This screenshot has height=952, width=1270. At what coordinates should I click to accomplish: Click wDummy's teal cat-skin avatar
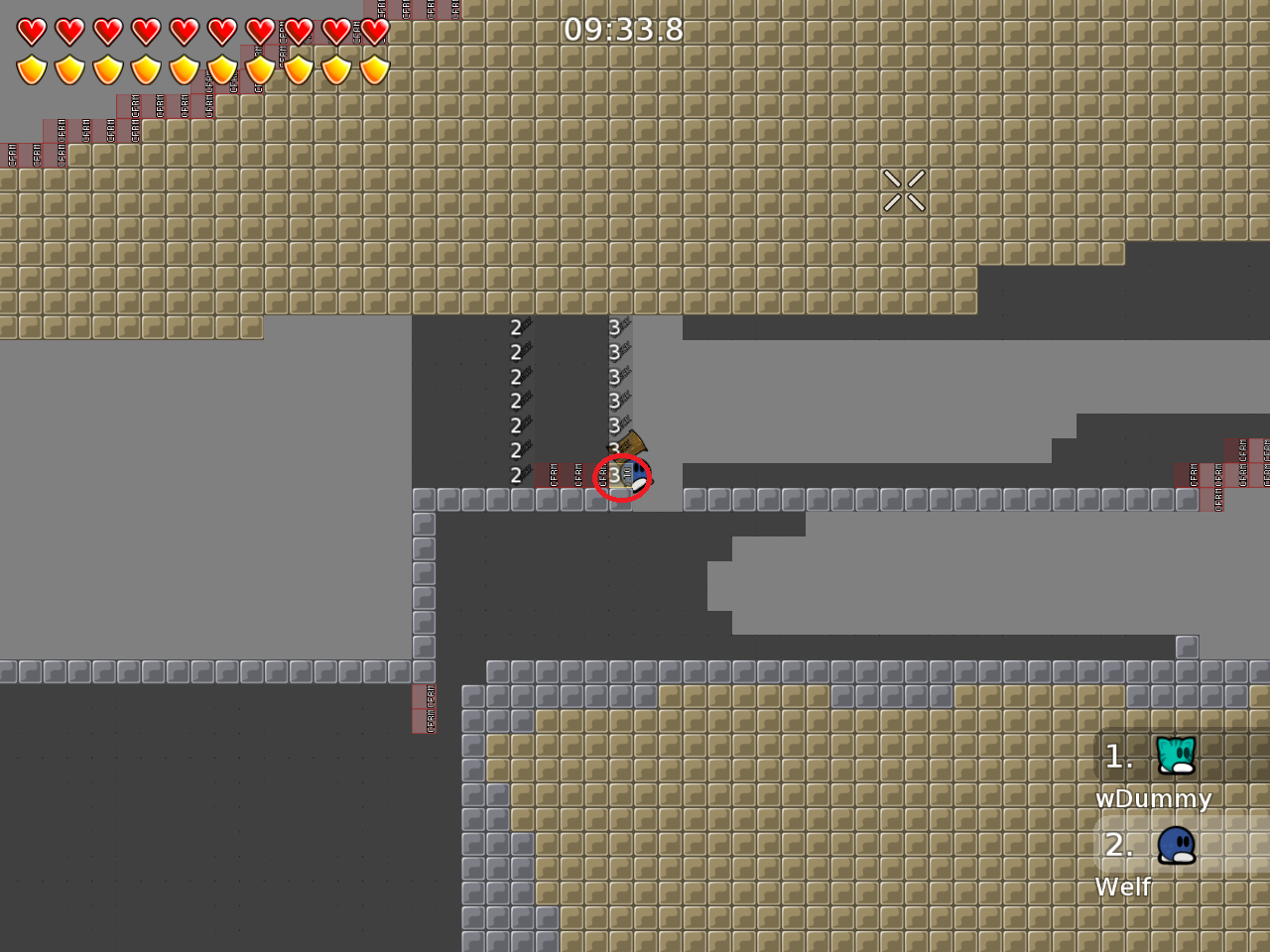pos(1176,757)
